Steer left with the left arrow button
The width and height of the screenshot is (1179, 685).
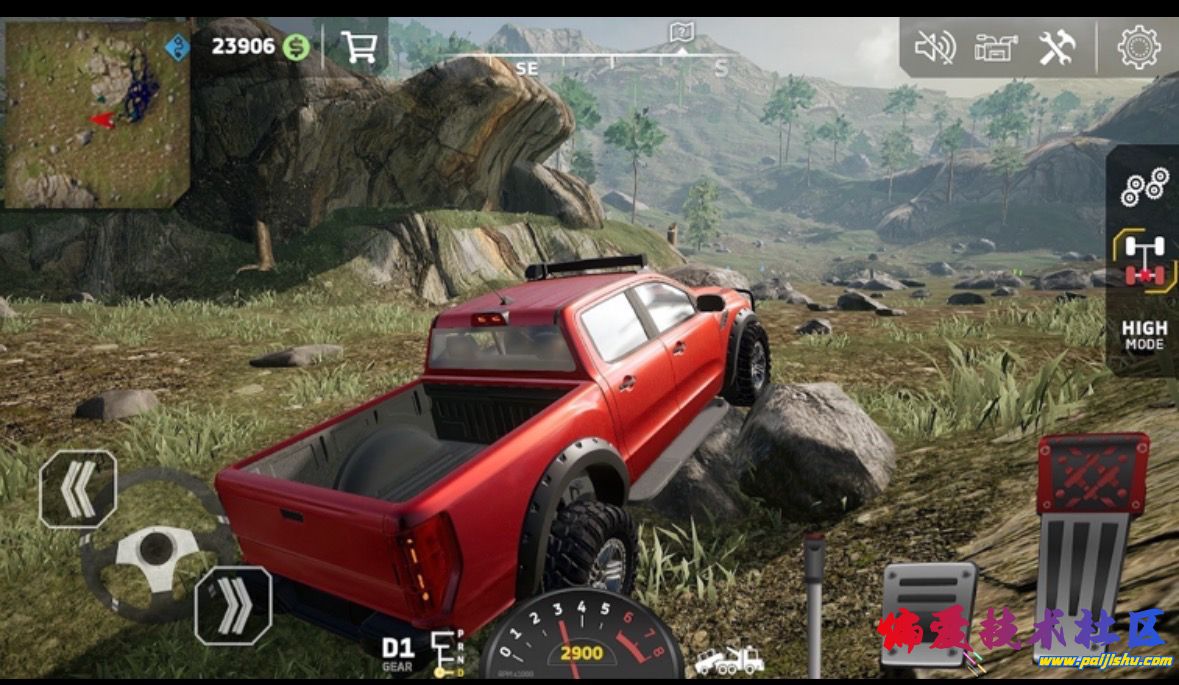pyautogui.click(x=78, y=489)
